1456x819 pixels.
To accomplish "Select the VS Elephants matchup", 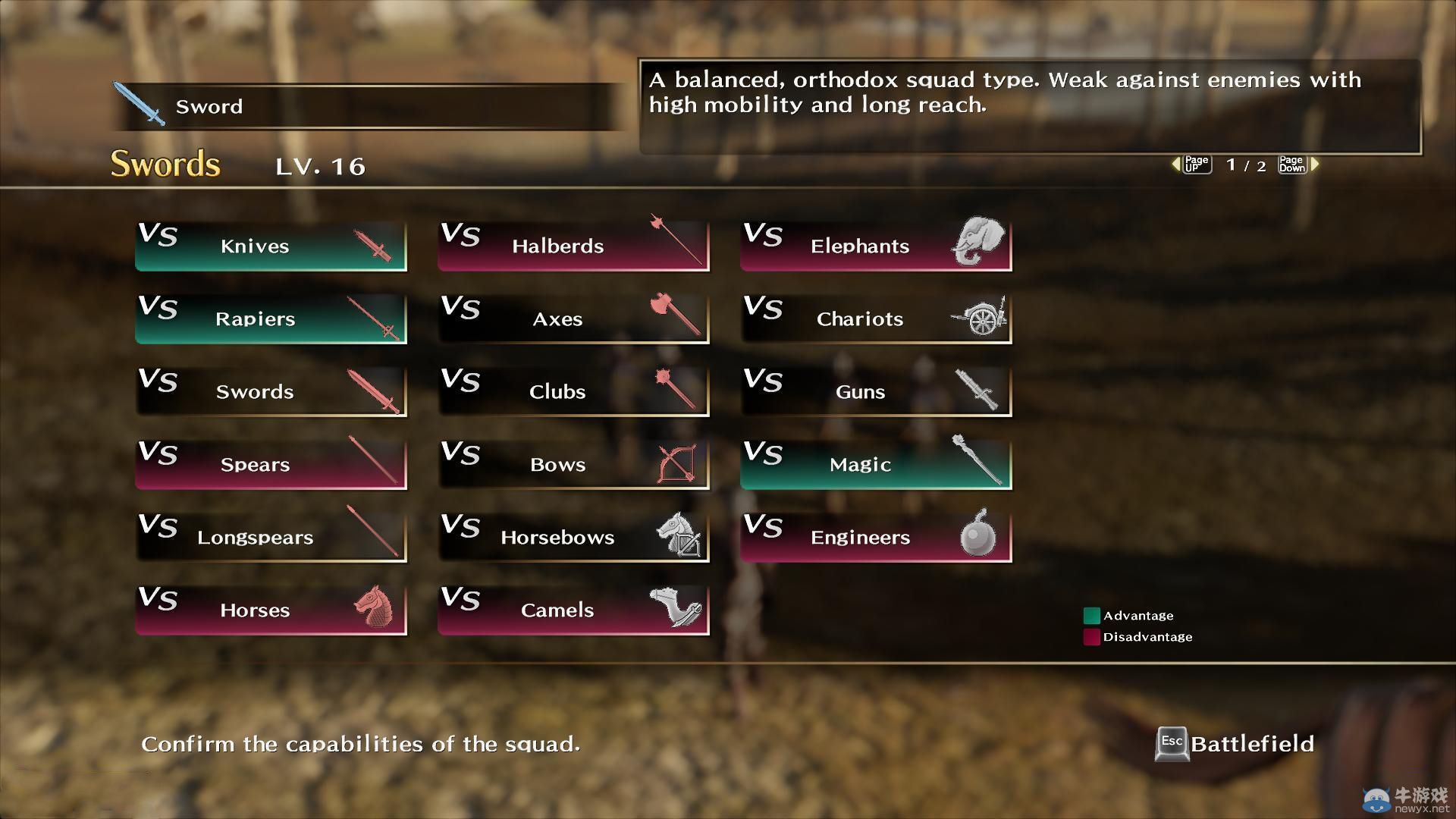I will coord(876,246).
